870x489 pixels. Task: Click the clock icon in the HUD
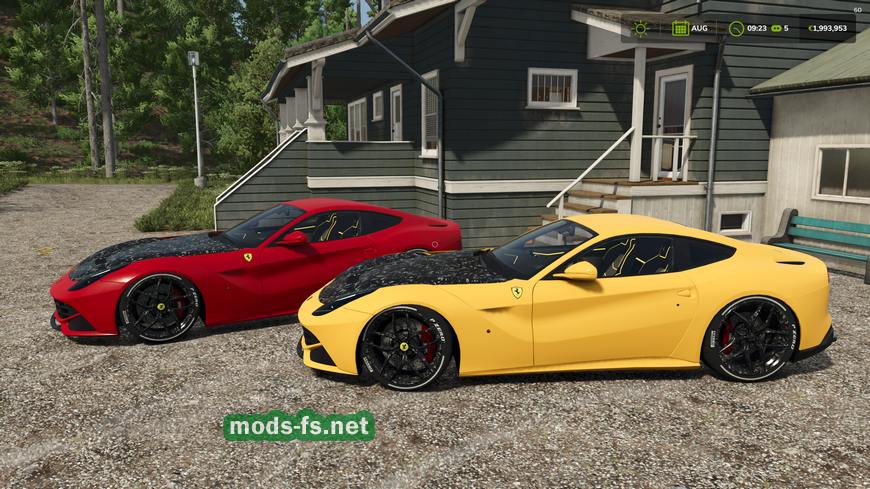(737, 28)
